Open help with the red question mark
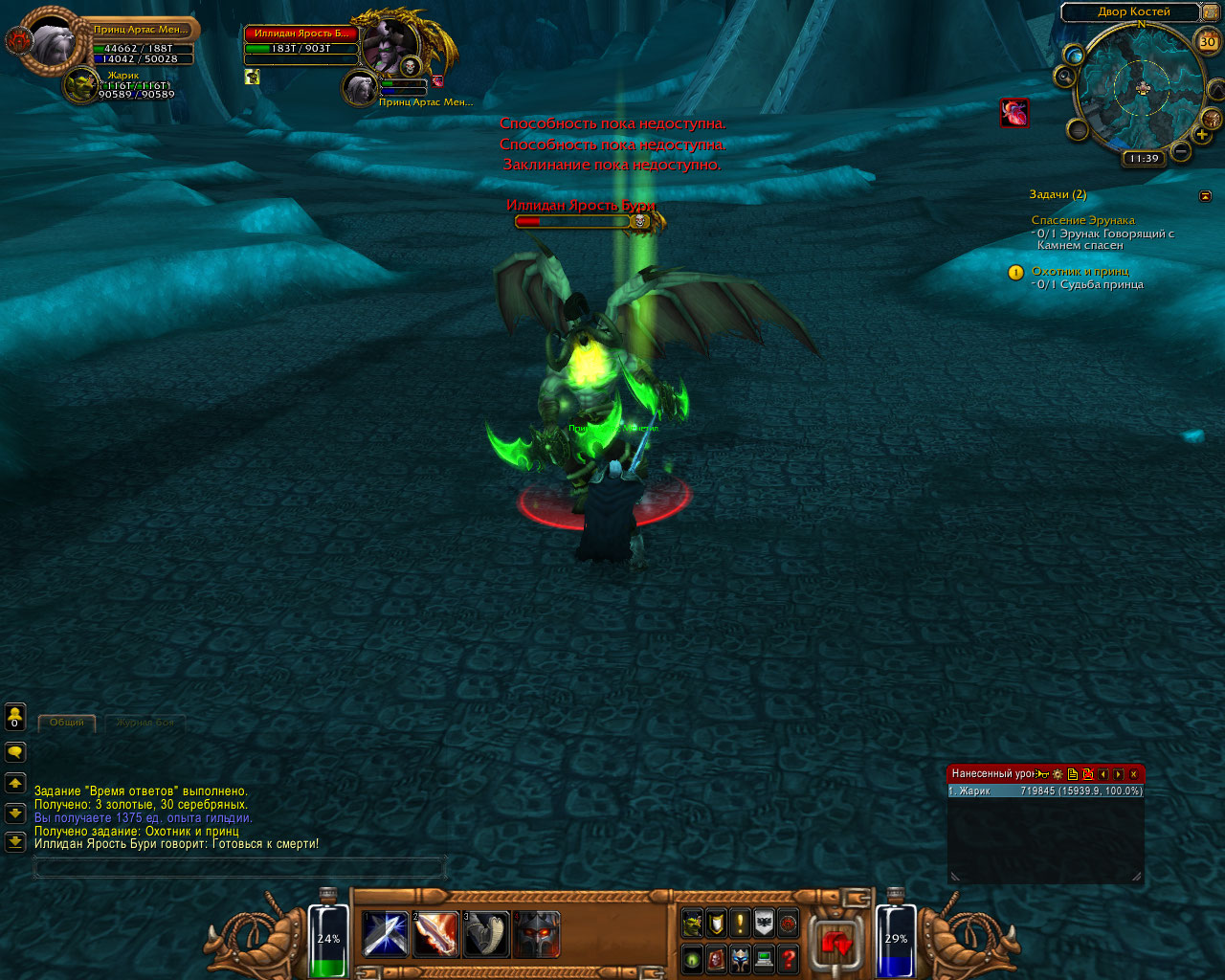 [788, 958]
